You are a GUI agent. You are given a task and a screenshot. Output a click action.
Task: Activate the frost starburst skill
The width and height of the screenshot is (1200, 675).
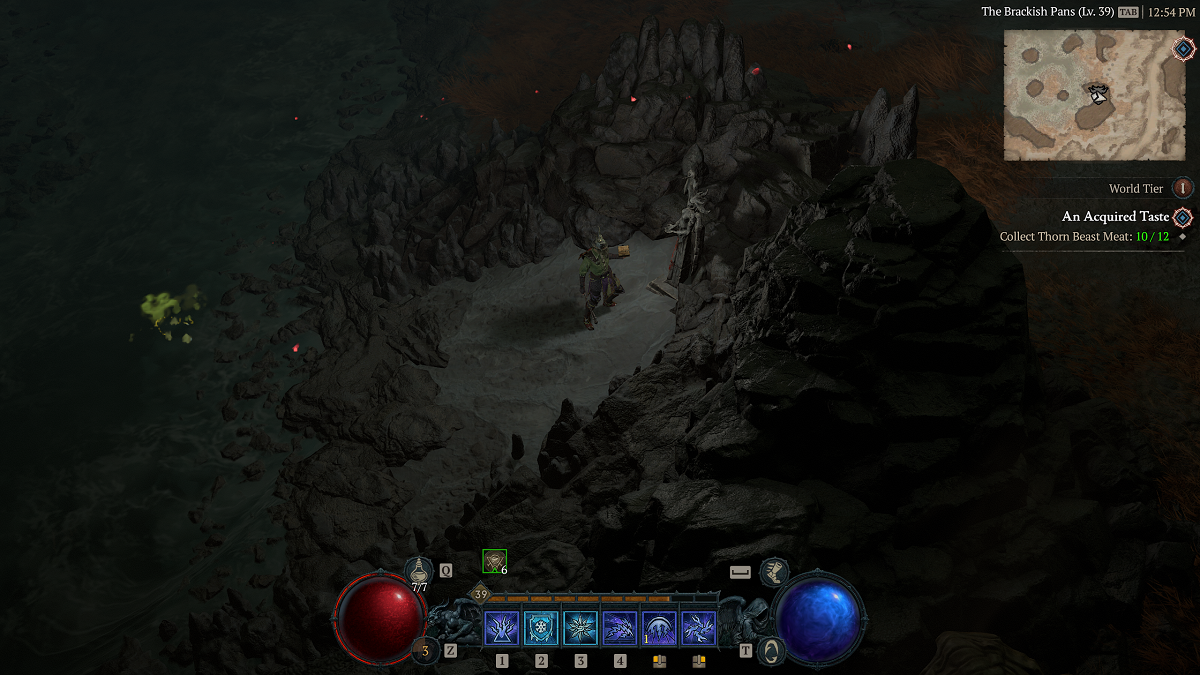[x=581, y=629]
